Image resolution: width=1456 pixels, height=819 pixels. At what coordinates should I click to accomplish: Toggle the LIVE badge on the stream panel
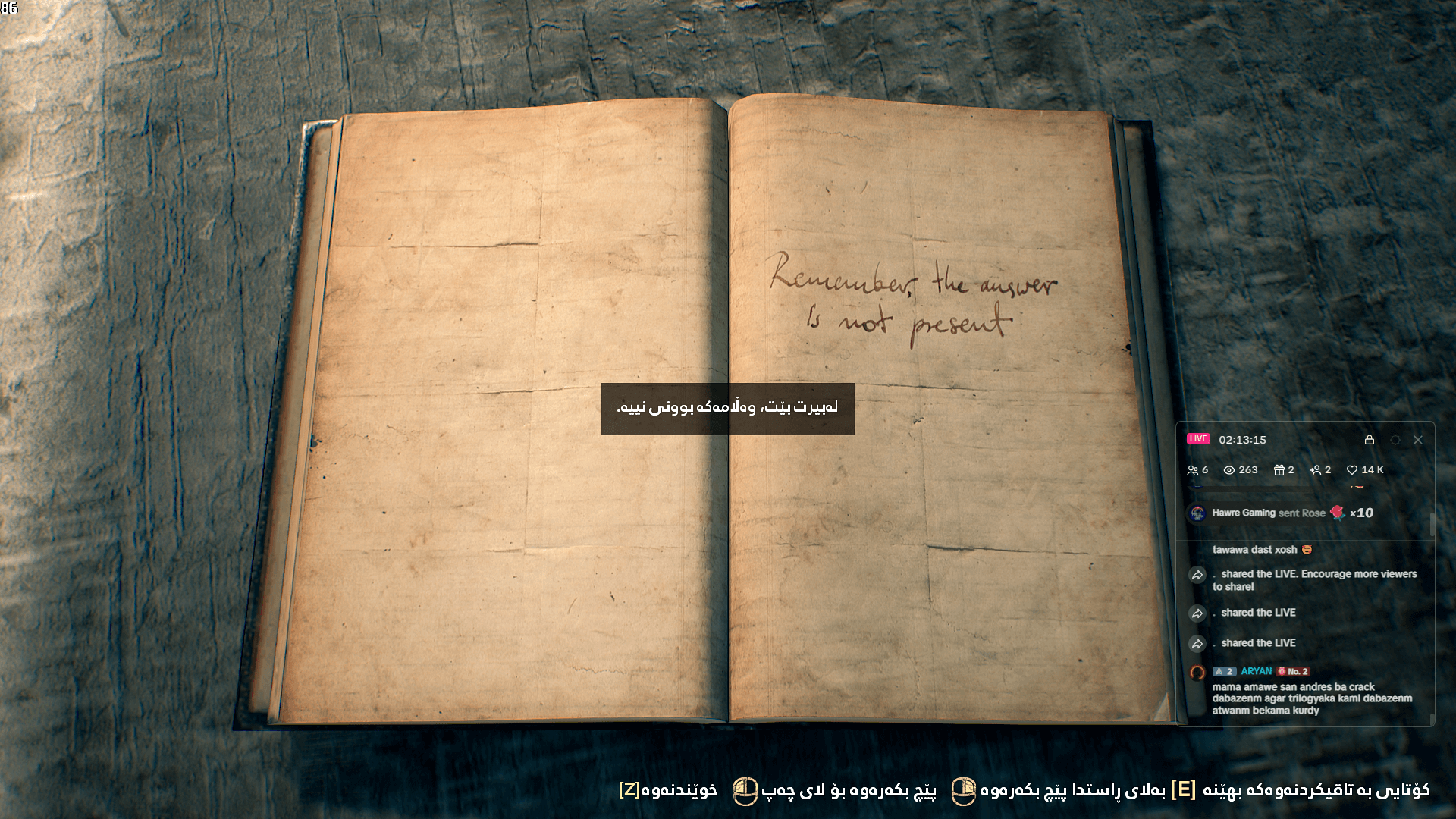click(x=1200, y=439)
